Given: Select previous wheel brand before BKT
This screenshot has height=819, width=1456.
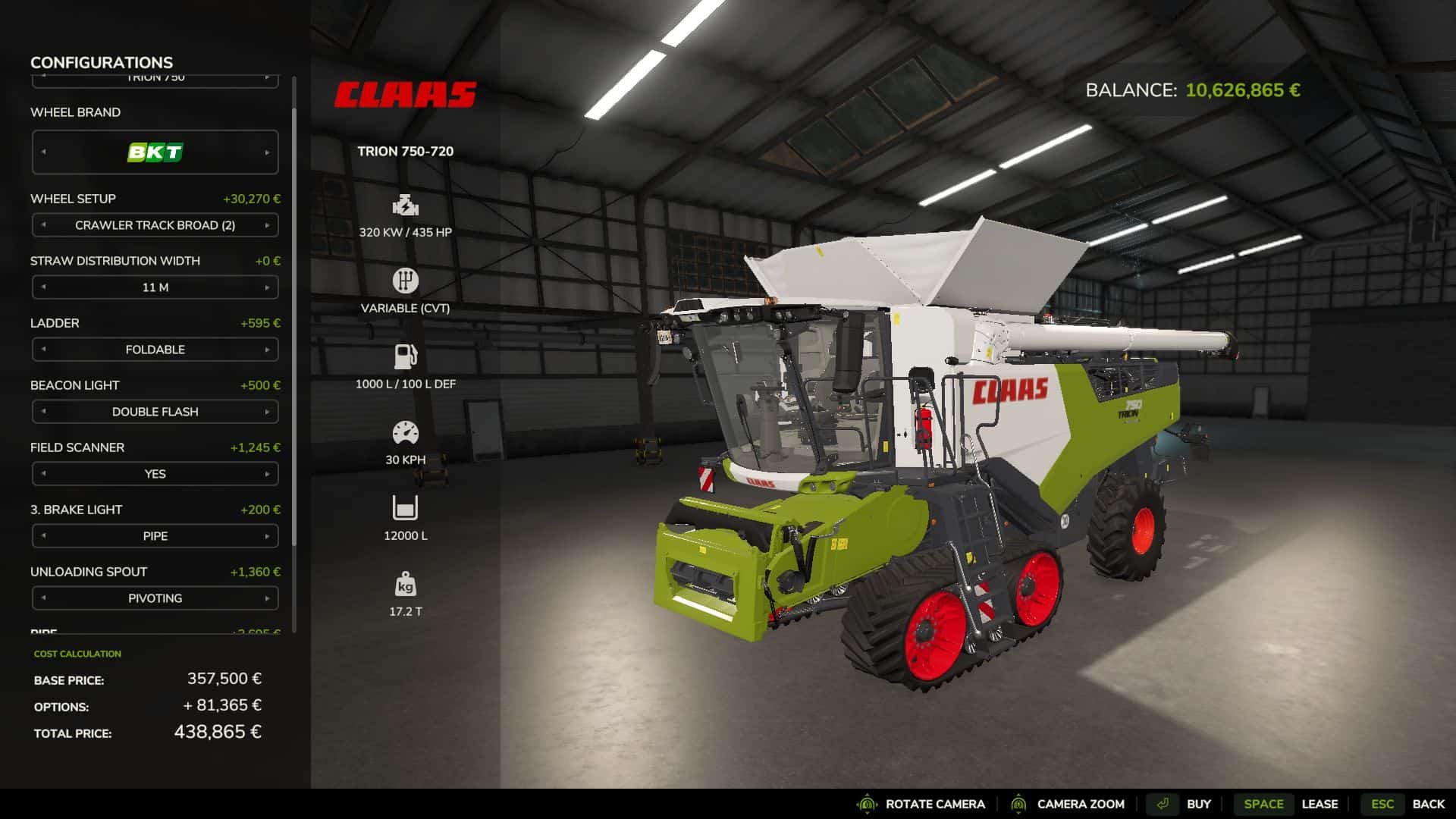Looking at the screenshot, I should [43, 152].
